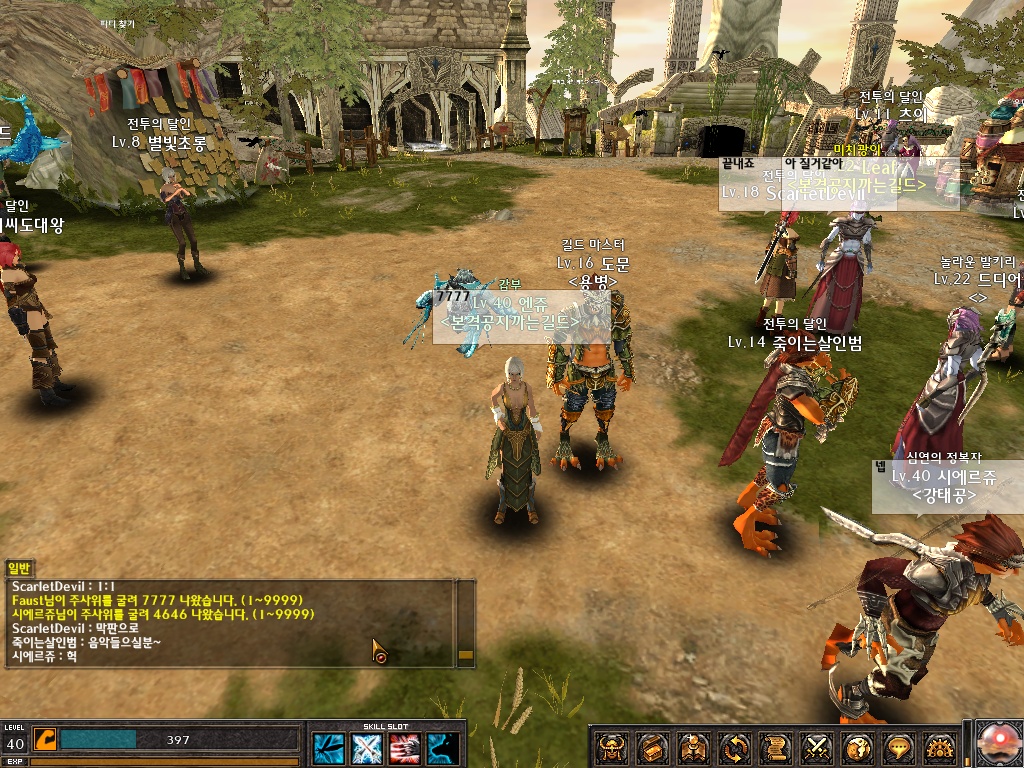Activate the red claw strike skill
This screenshot has width=1024, height=768.
click(x=405, y=748)
